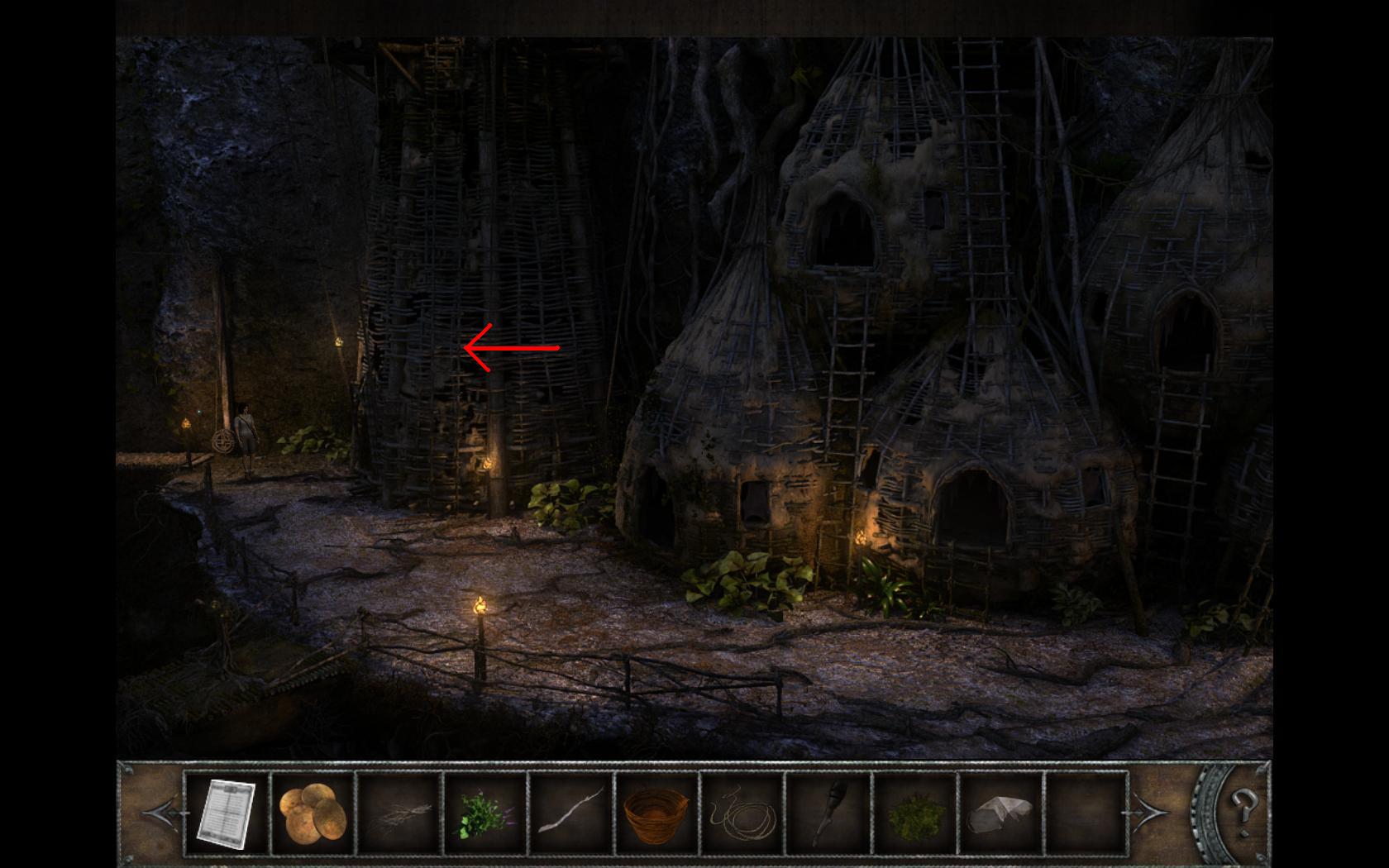The height and width of the screenshot is (868, 1389).
Task: Select the pale stick inventory item
Action: pos(570,814)
